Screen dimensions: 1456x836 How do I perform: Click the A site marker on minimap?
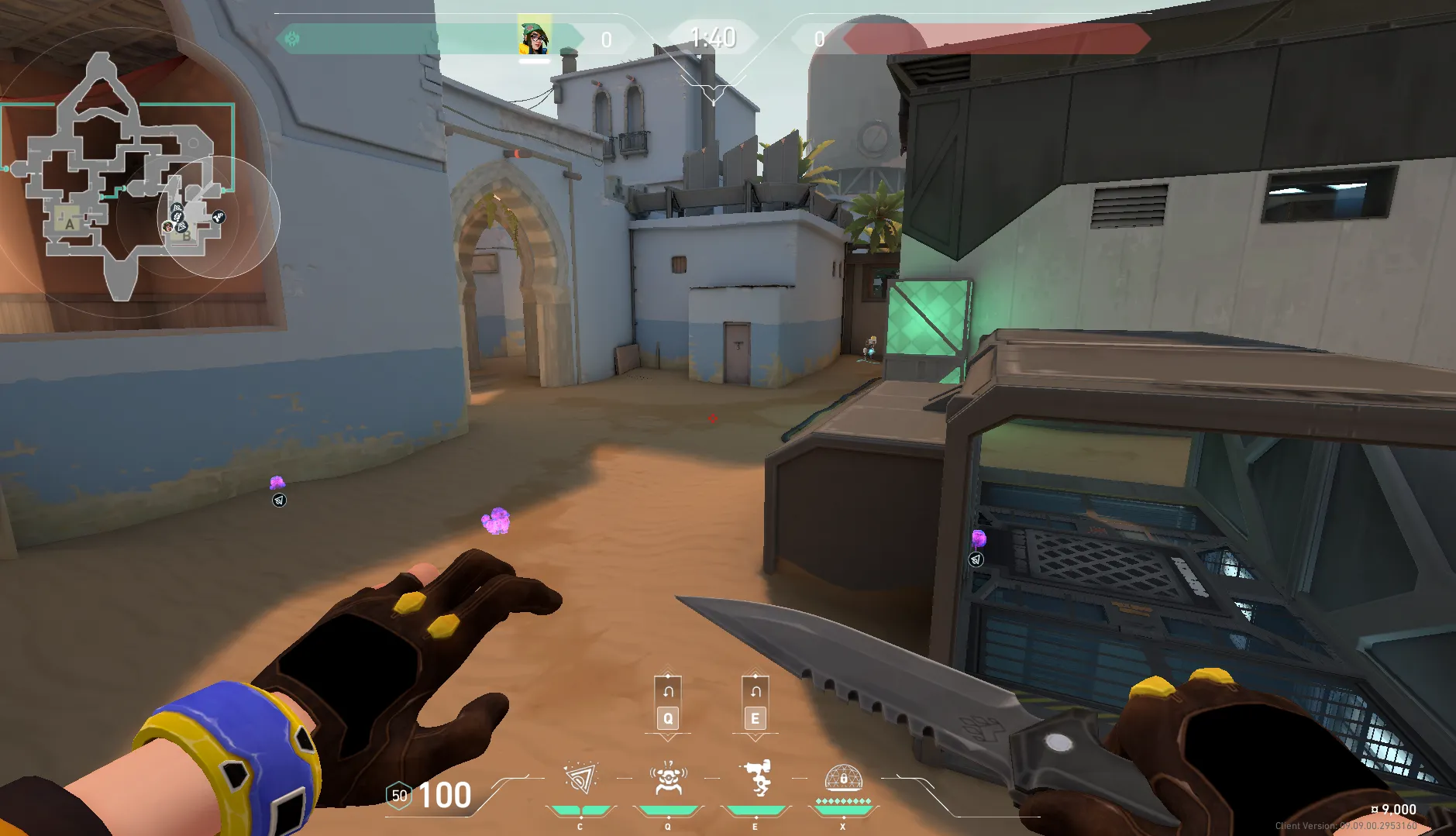coord(70,224)
